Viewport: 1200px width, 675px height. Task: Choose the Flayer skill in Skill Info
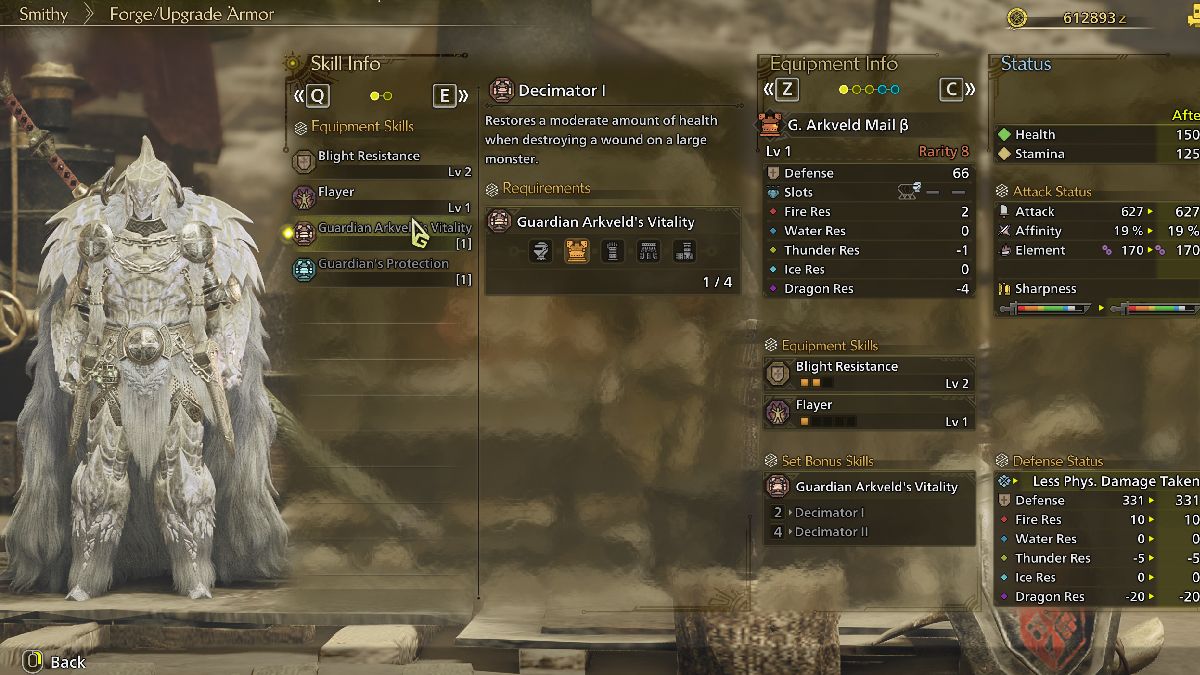coord(382,197)
